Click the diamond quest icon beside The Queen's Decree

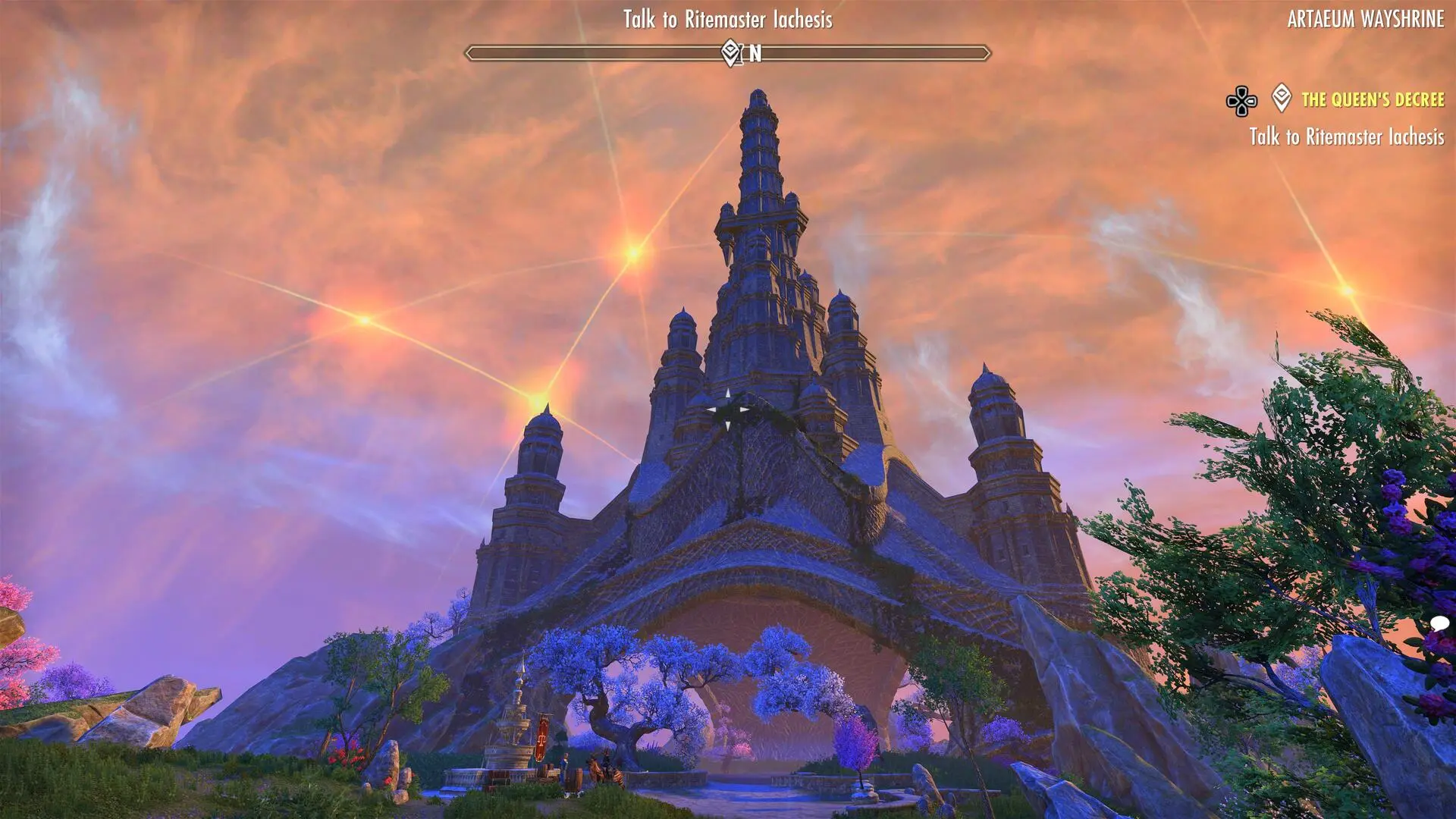[1282, 99]
